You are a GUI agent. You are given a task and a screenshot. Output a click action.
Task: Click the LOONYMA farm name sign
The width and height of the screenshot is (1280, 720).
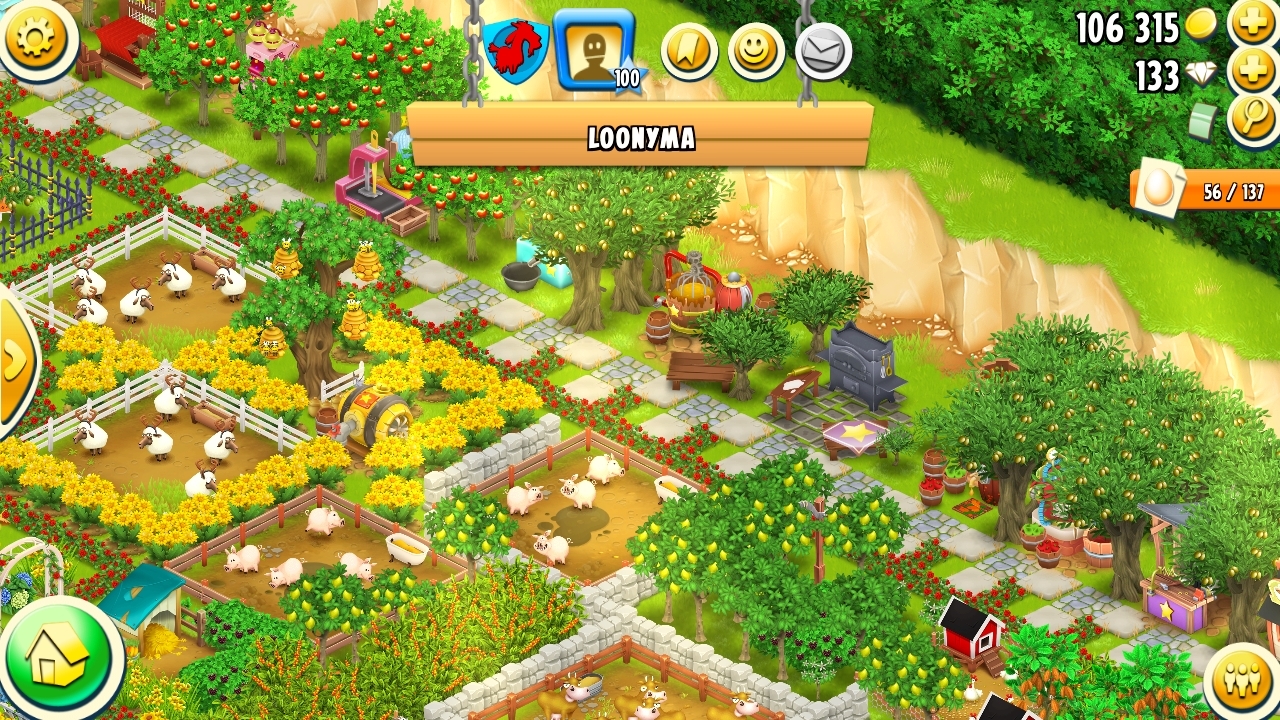[x=640, y=136]
